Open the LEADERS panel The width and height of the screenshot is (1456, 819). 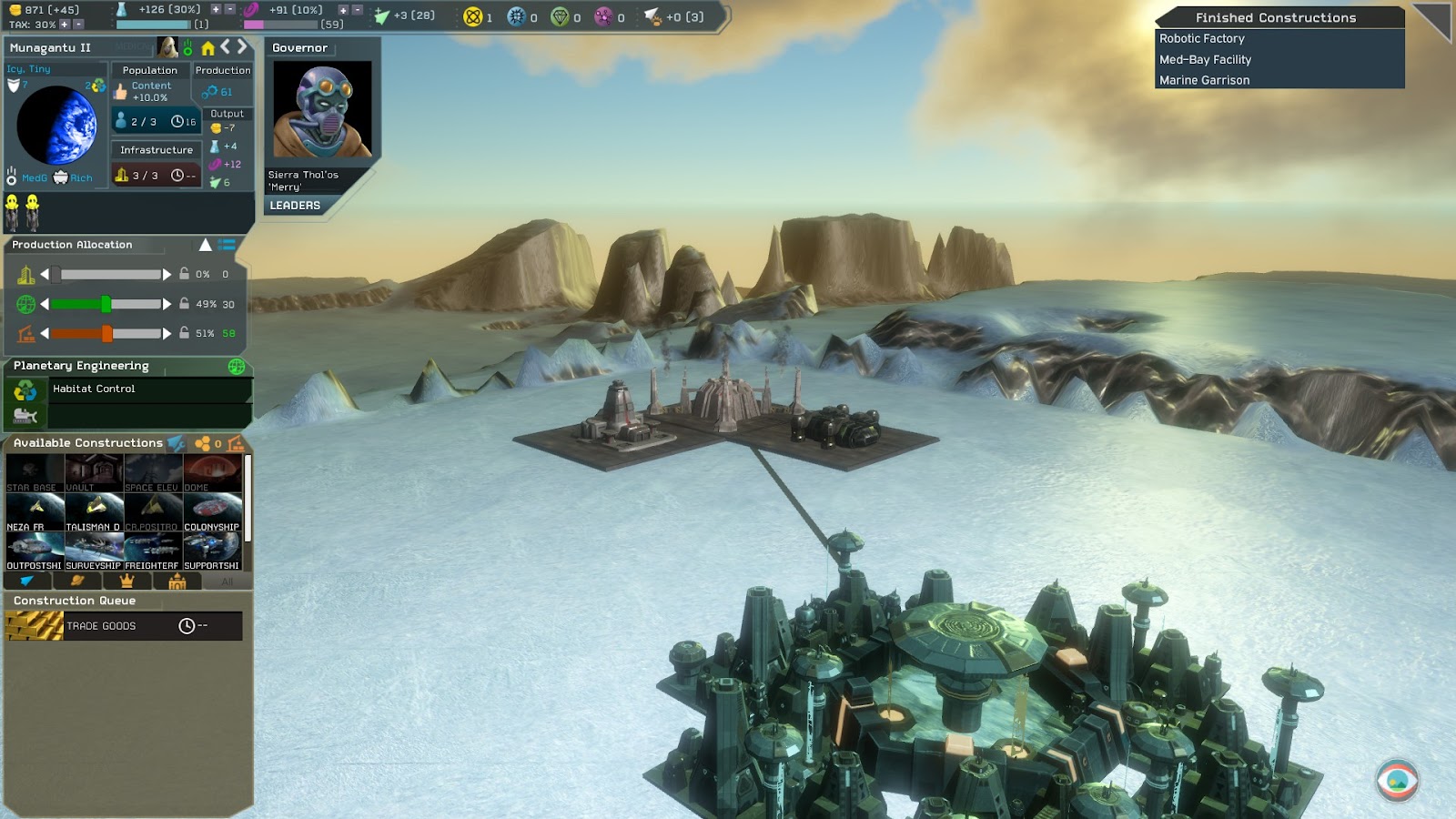click(x=295, y=206)
